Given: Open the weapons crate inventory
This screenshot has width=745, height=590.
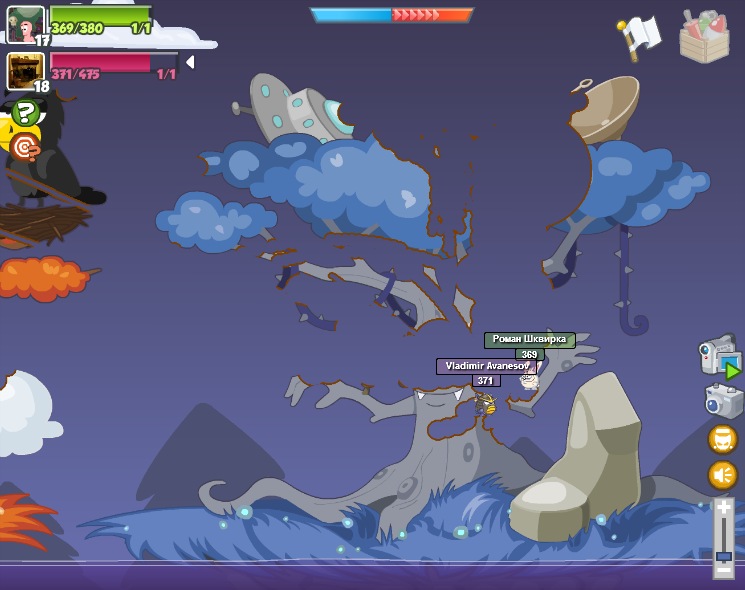Looking at the screenshot, I should coord(704,37).
